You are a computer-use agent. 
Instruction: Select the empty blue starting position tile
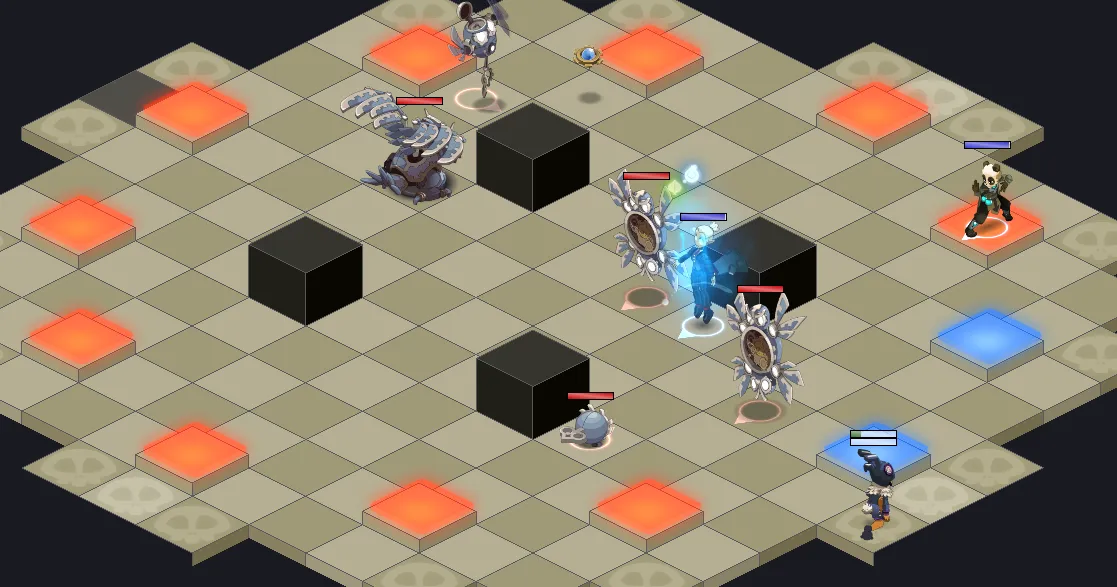click(x=987, y=338)
